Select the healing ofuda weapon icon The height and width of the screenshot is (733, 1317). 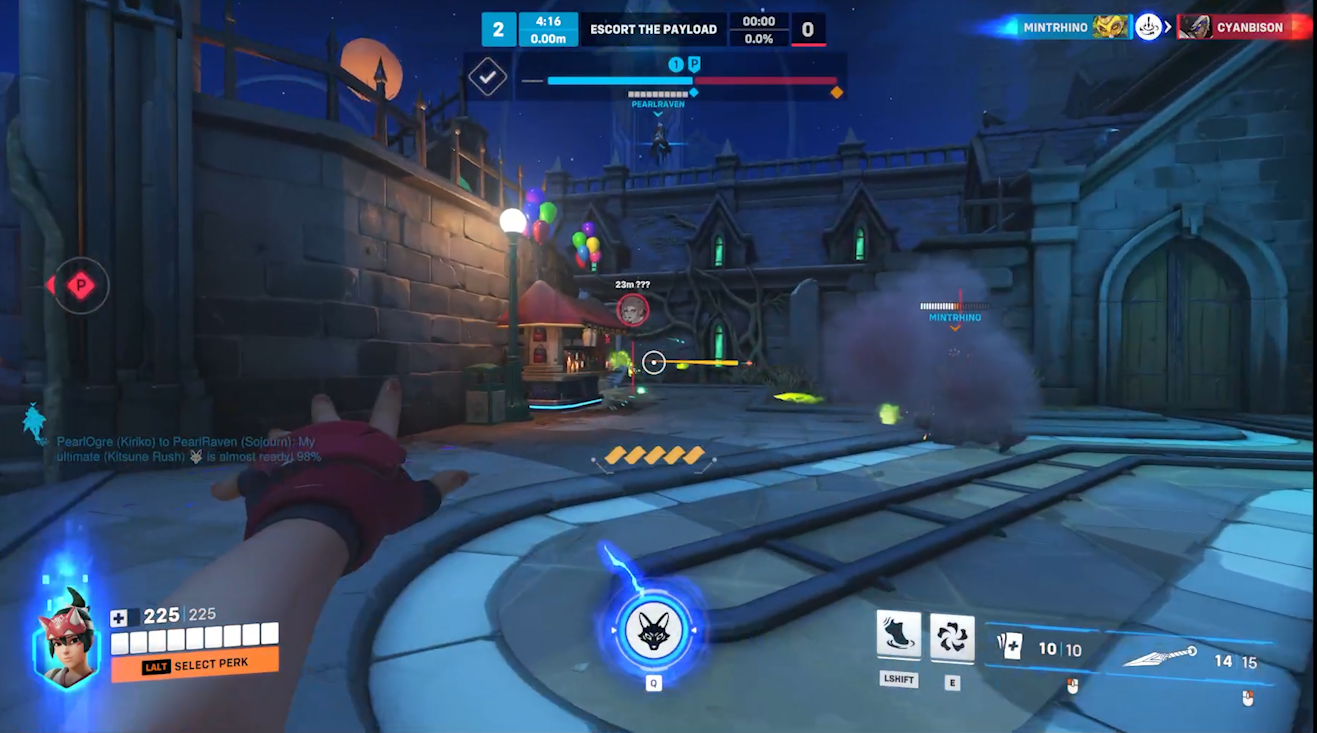click(1009, 647)
